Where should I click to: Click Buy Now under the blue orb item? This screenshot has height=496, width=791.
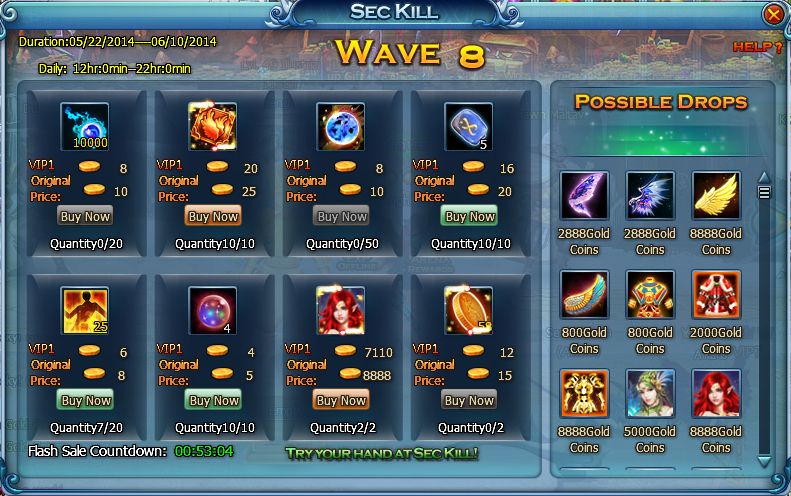click(x=341, y=216)
